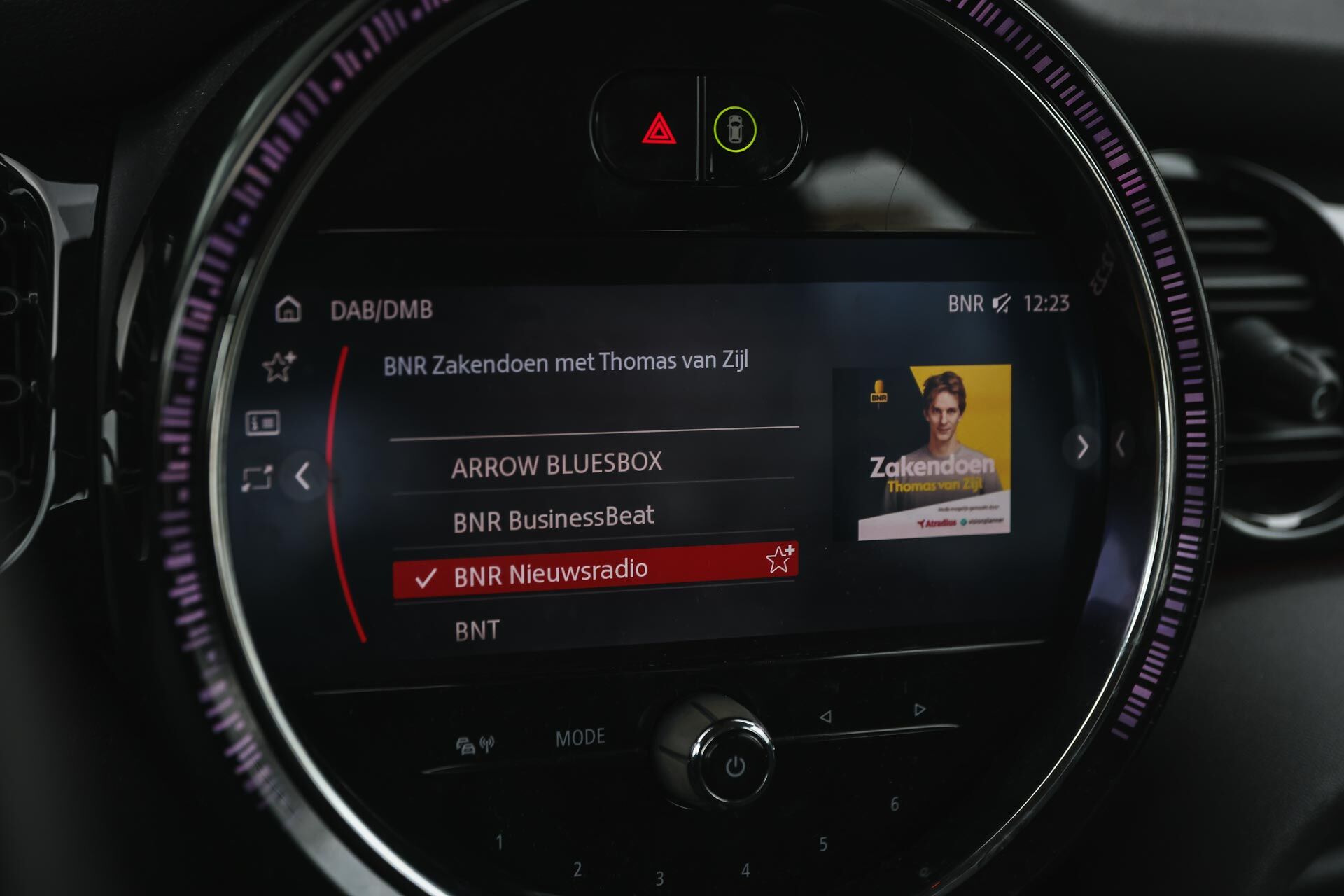This screenshot has width=1344, height=896.
Task: Tap the station list refresh icon
Action: click(257, 479)
